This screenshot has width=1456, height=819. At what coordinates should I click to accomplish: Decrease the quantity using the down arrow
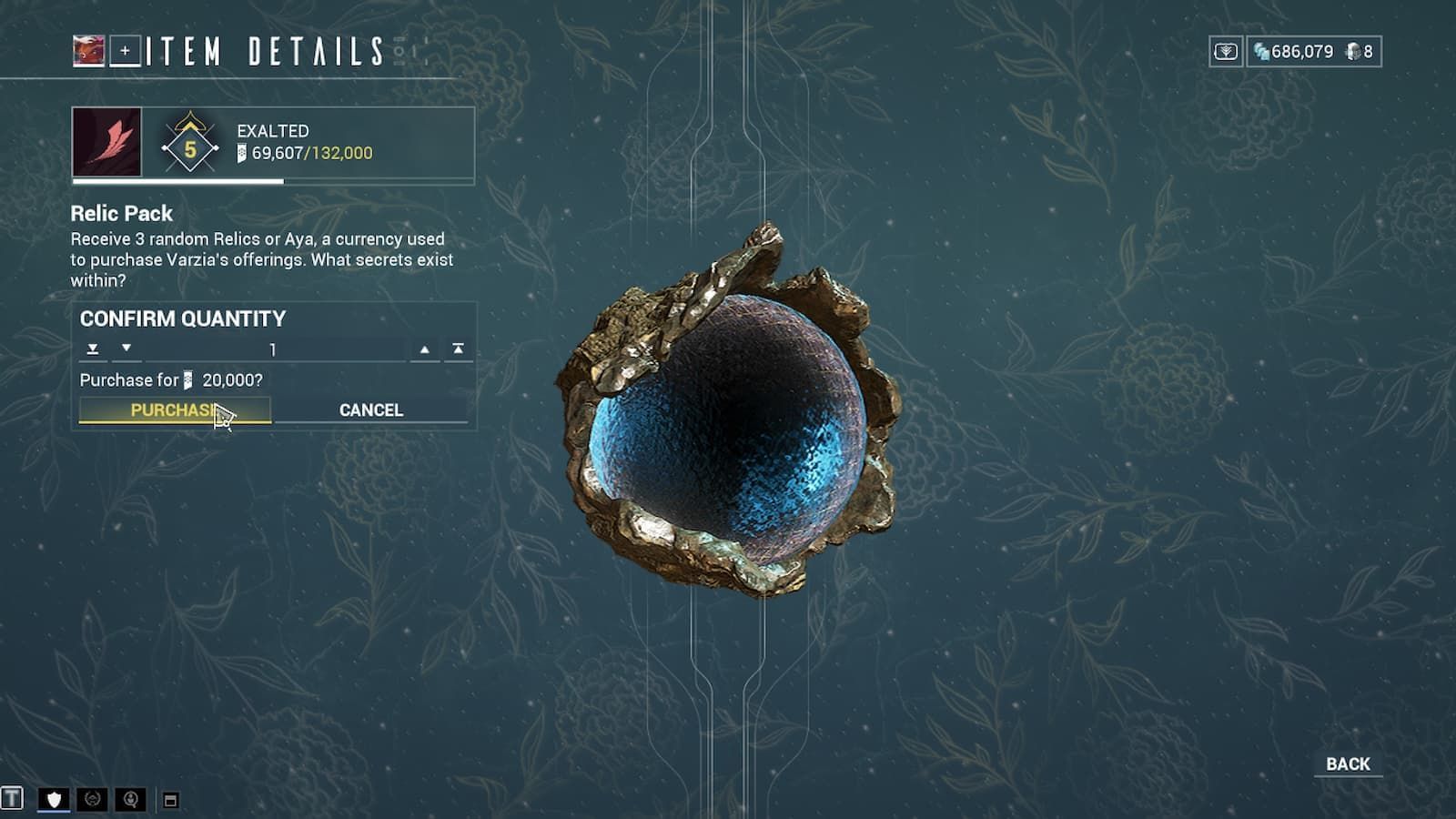pos(125,349)
